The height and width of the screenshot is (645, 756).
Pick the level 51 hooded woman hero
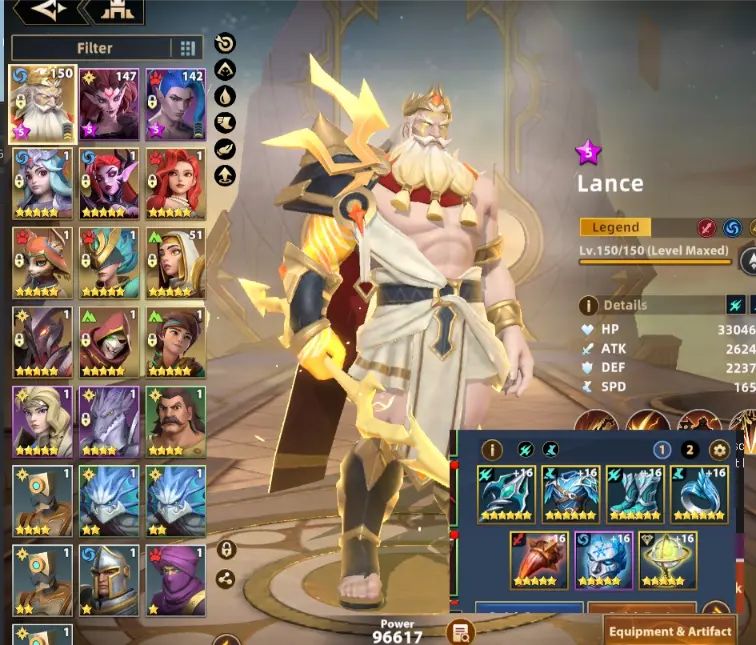click(176, 262)
